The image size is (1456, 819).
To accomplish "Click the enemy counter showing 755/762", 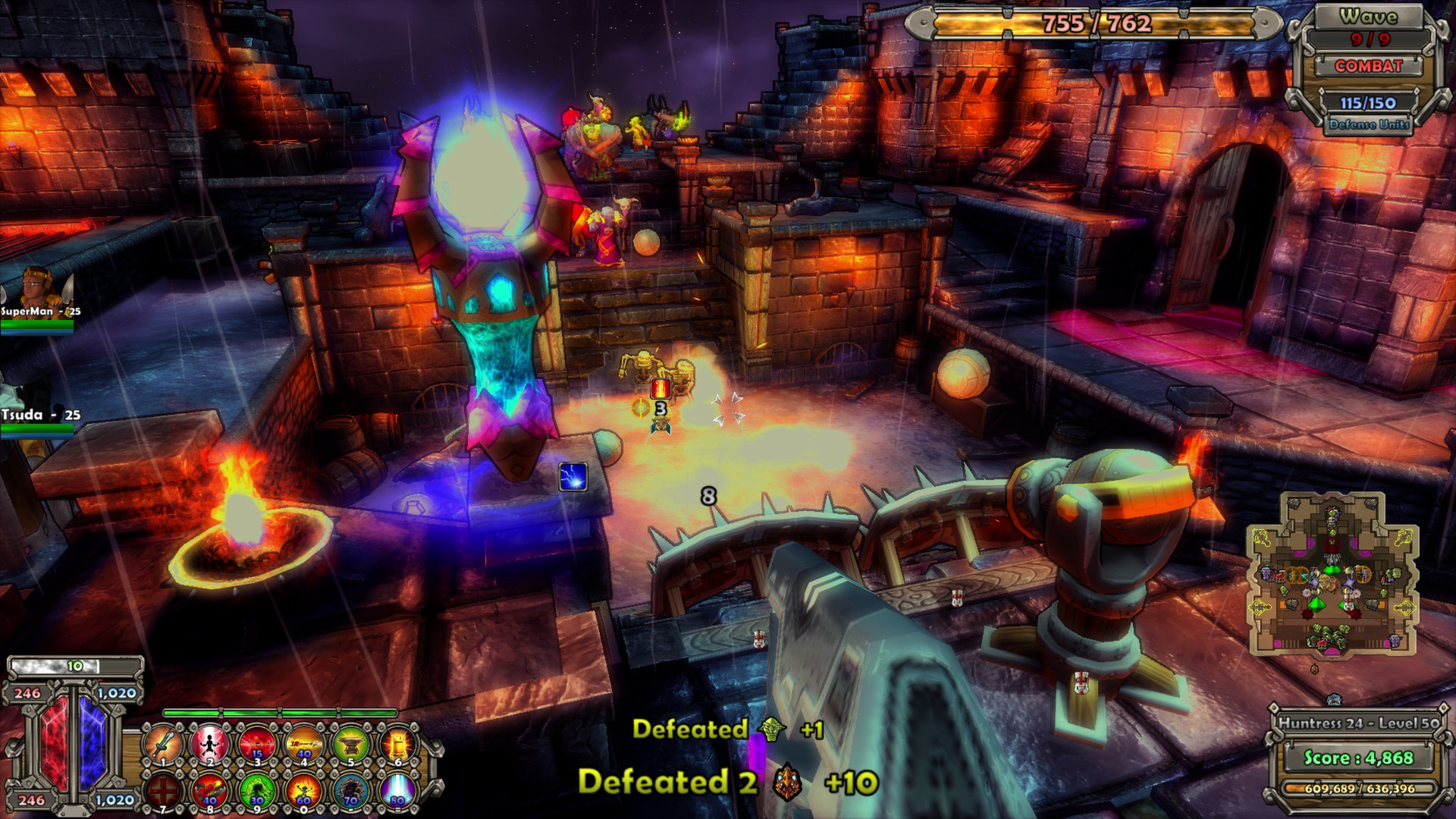I will 1098,24.
